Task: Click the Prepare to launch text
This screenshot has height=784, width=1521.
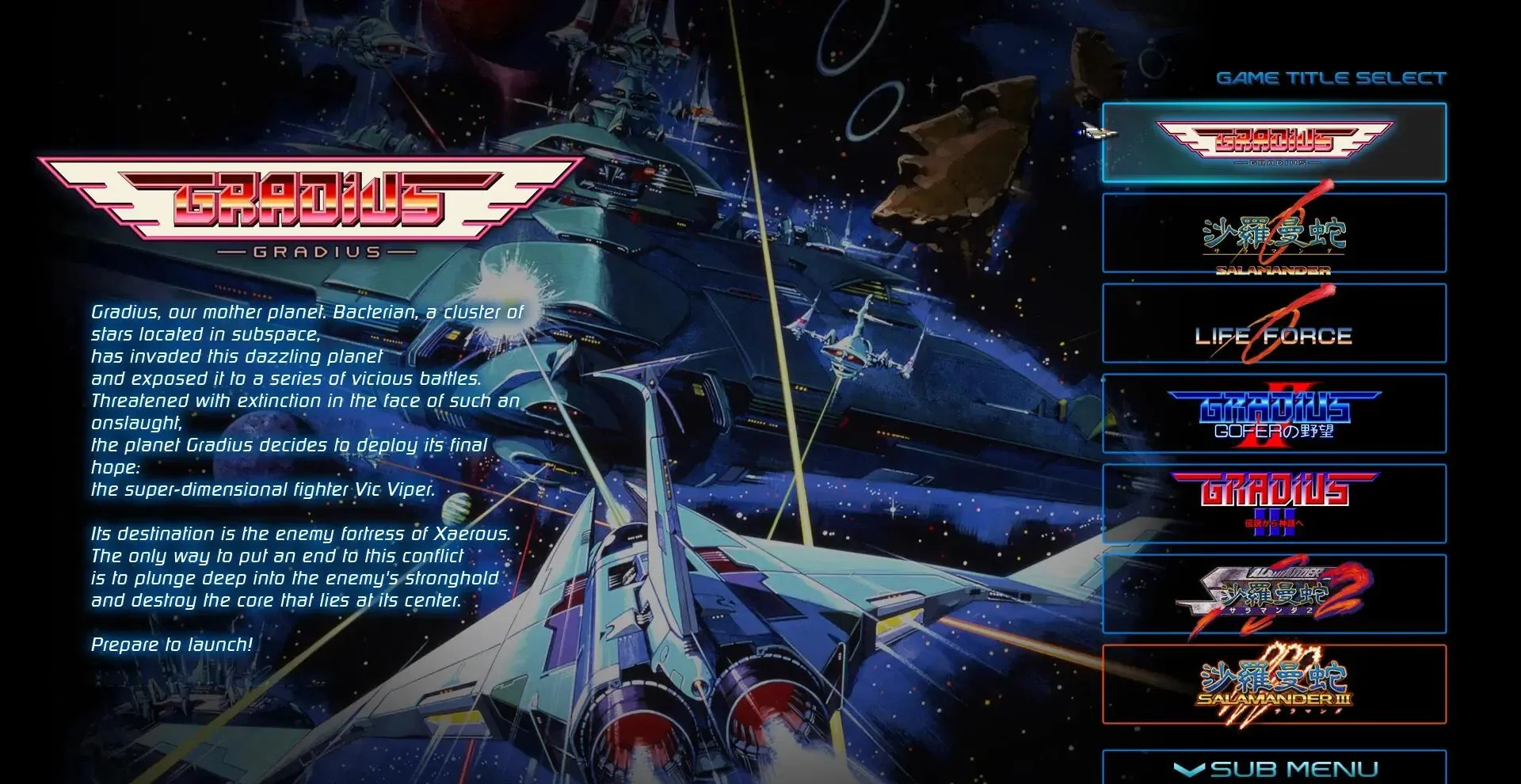Action: tap(170, 645)
